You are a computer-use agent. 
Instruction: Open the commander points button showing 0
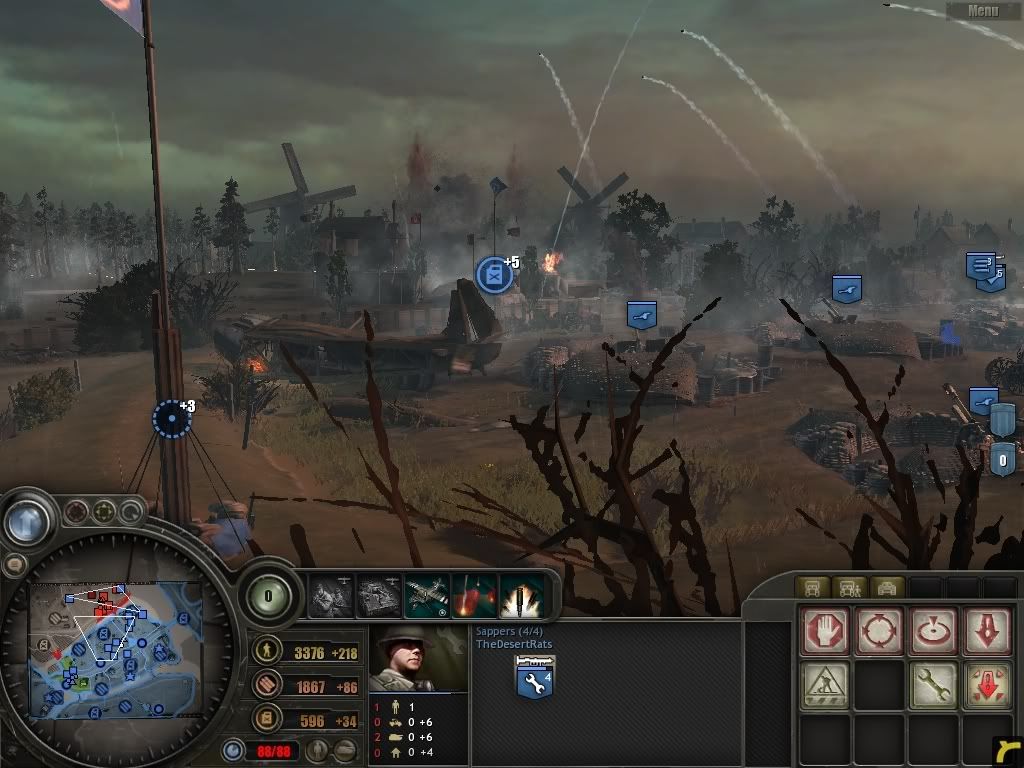click(x=268, y=596)
